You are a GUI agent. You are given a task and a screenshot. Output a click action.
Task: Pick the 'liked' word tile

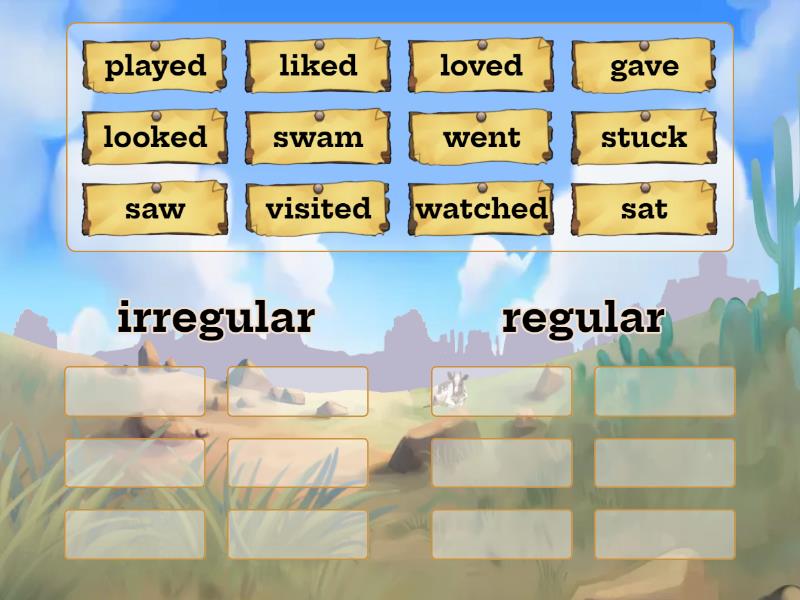[318, 66]
